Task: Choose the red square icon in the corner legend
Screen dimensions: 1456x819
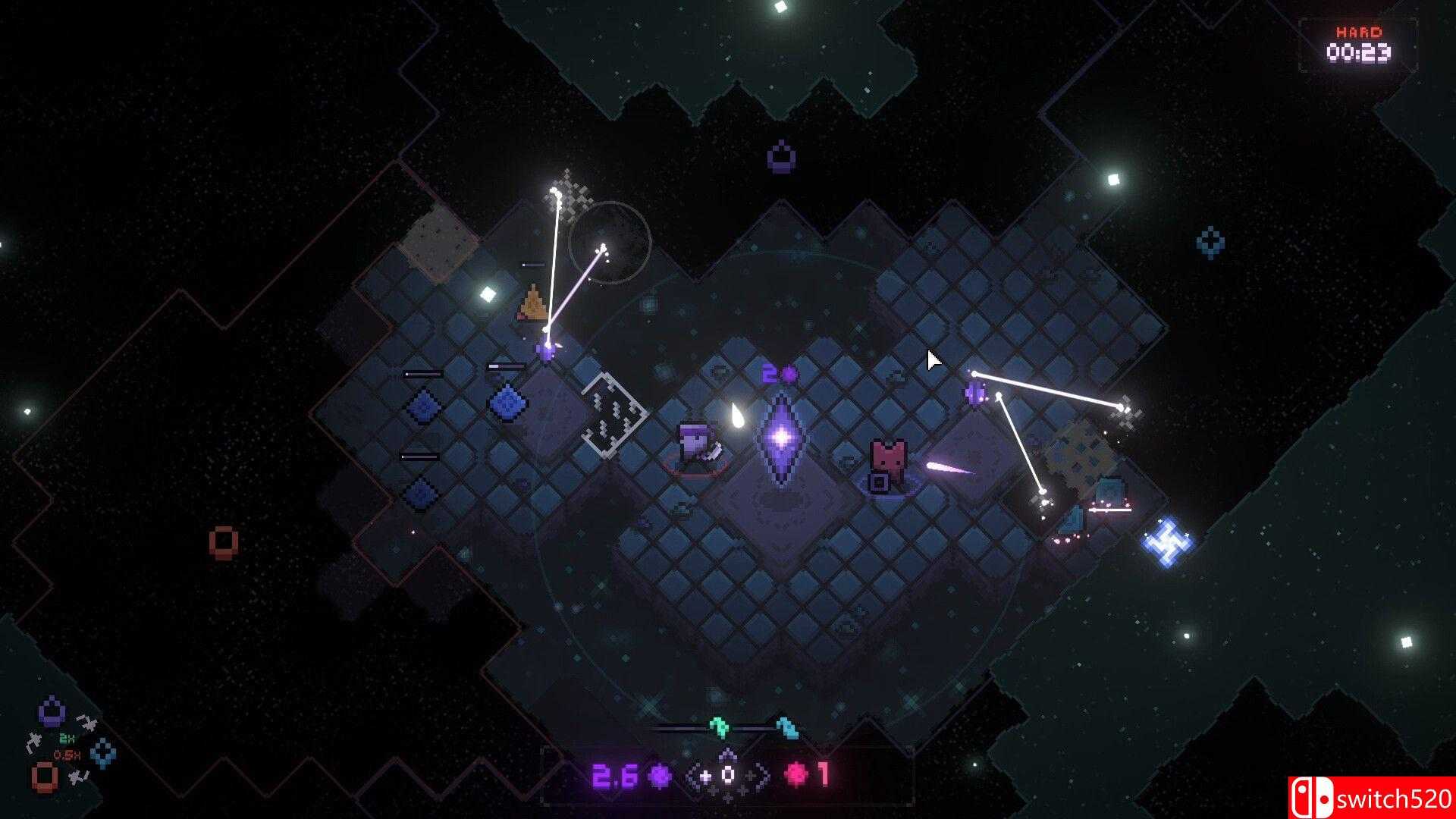Action: pos(44,777)
